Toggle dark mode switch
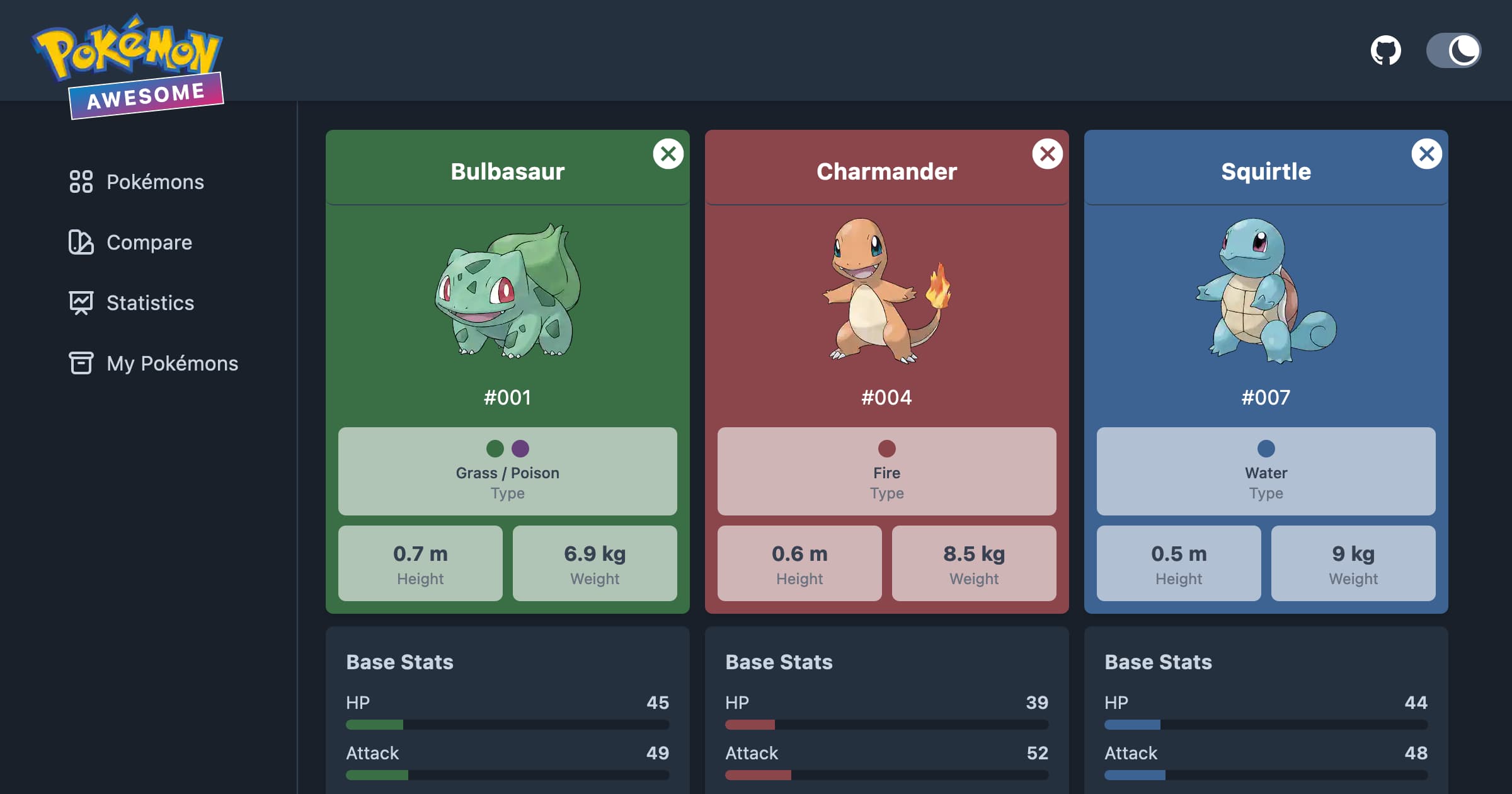This screenshot has width=1512, height=794. (1454, 50)
